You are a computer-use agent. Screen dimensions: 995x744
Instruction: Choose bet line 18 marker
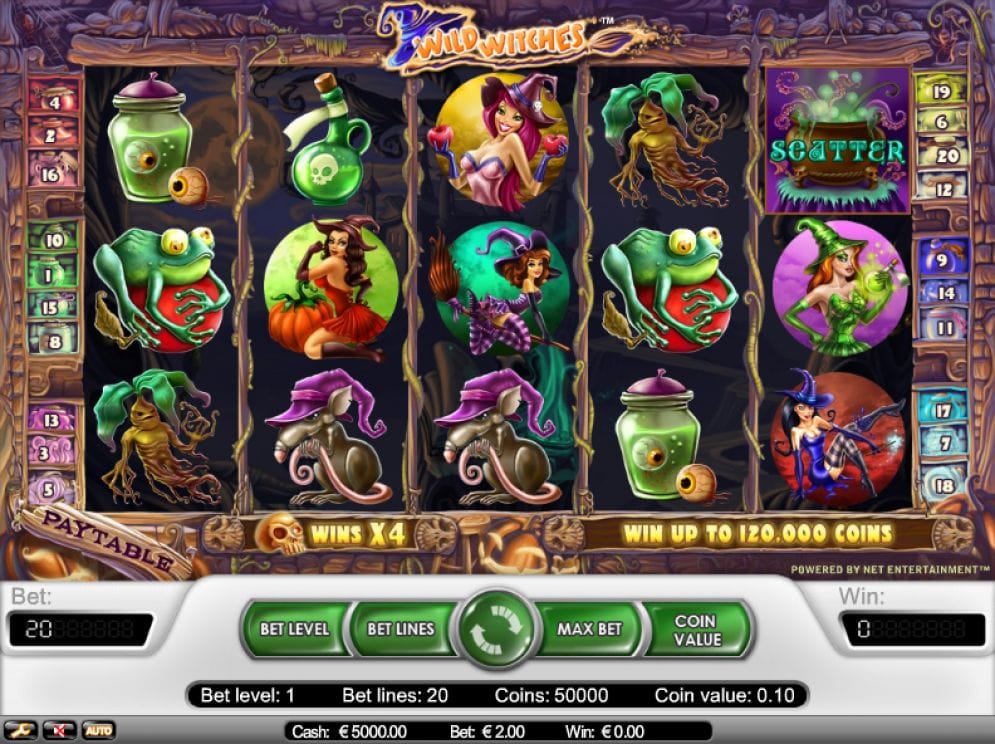click(x=944, y=485)
